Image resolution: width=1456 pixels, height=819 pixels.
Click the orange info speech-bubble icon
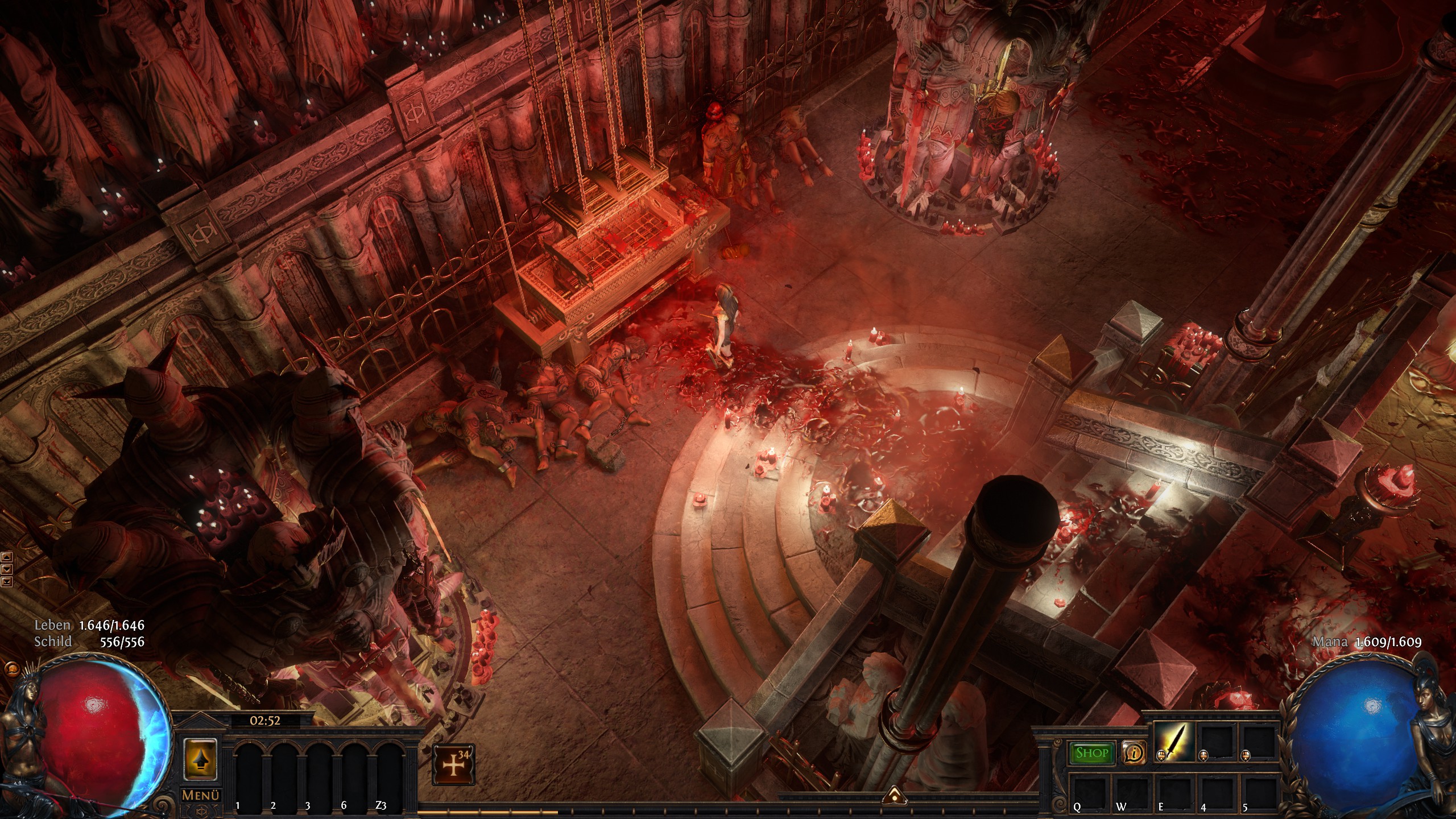1132,754
